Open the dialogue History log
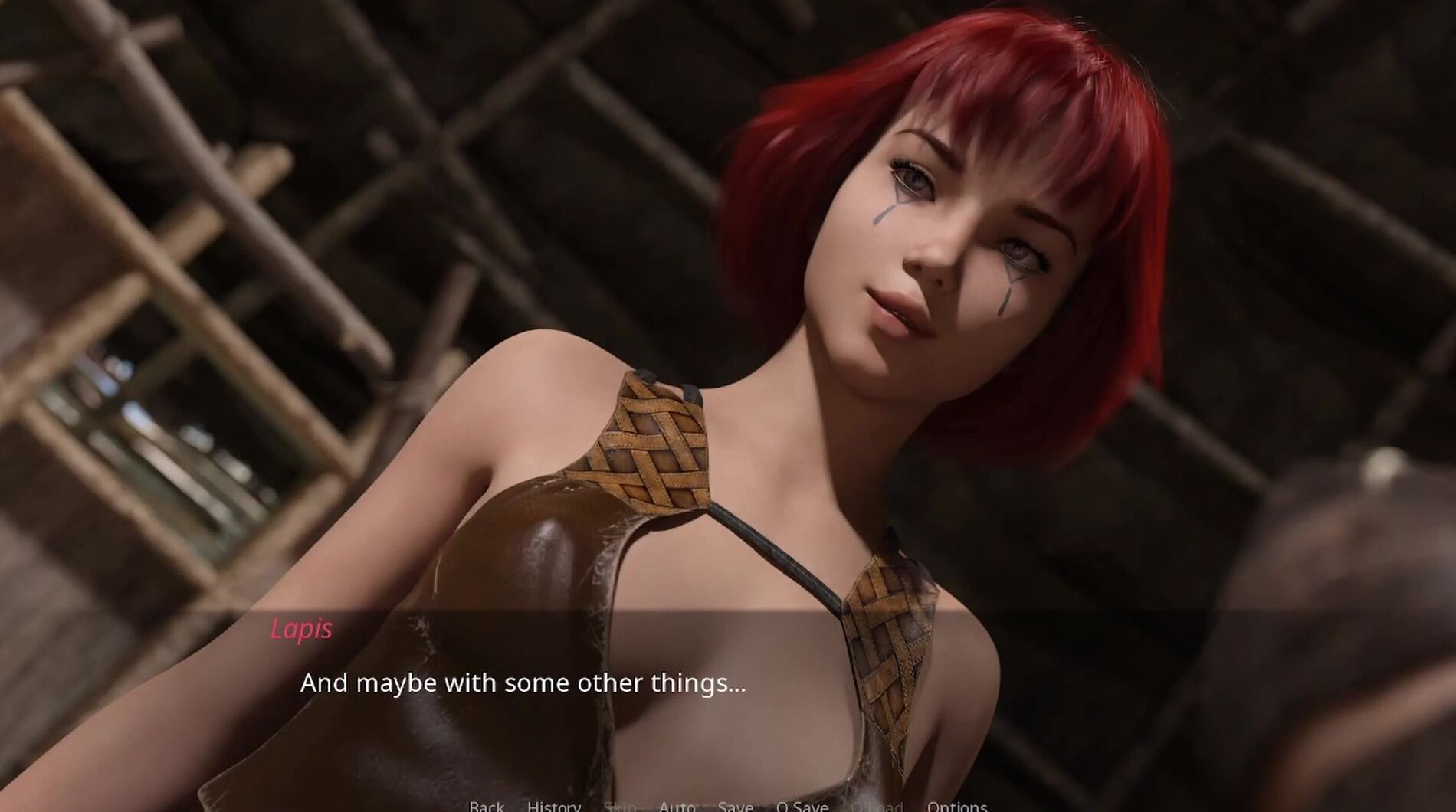Viewport: 1456px width, 812px height. coord(553,806)
